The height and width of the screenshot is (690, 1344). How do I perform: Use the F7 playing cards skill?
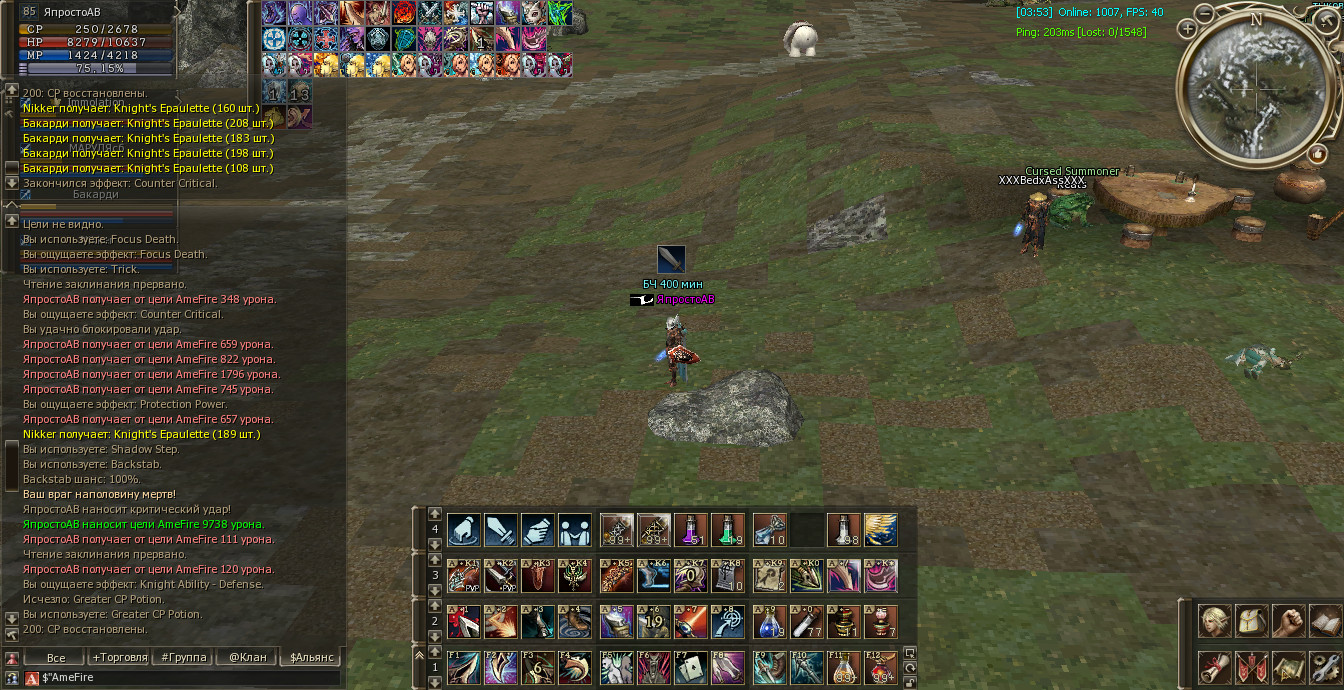[693, 667]
